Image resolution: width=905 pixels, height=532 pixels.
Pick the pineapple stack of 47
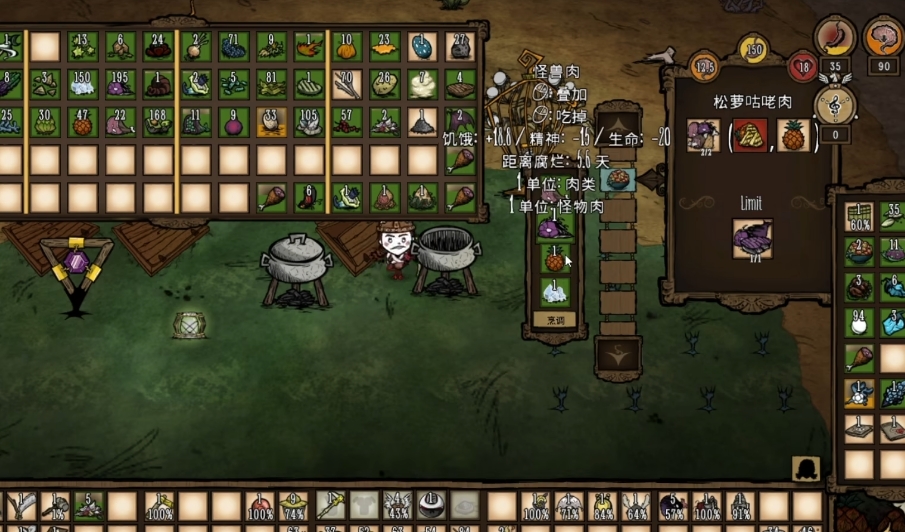pyautogui.click(x=81, y=122)
